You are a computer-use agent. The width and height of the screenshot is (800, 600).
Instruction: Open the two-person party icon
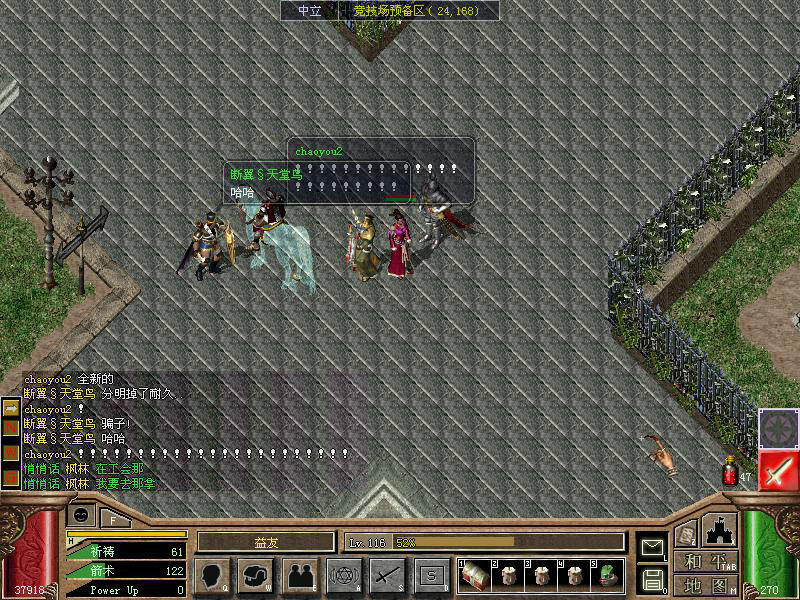299,574
